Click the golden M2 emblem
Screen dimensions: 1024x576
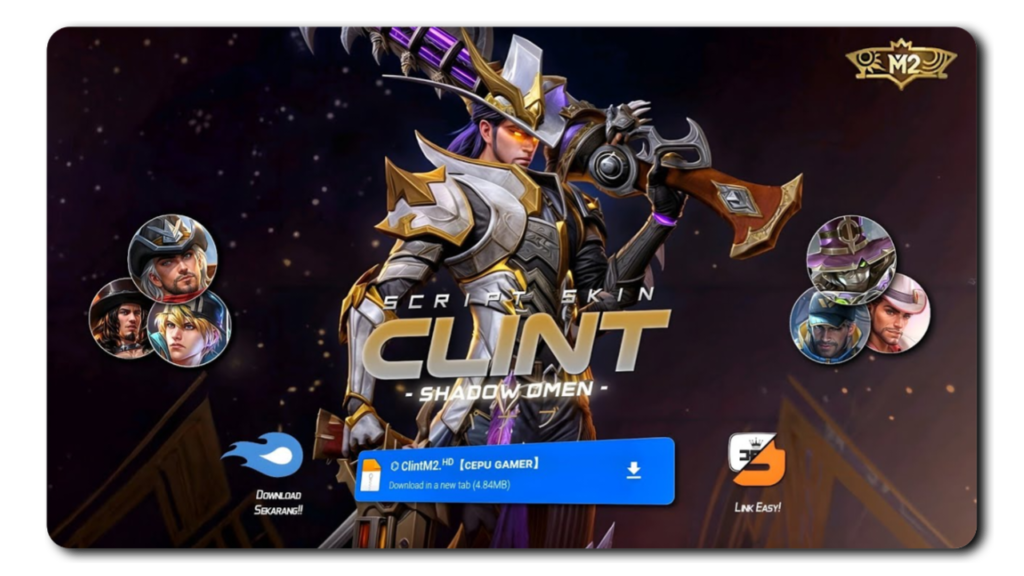[x=901, y=64]
